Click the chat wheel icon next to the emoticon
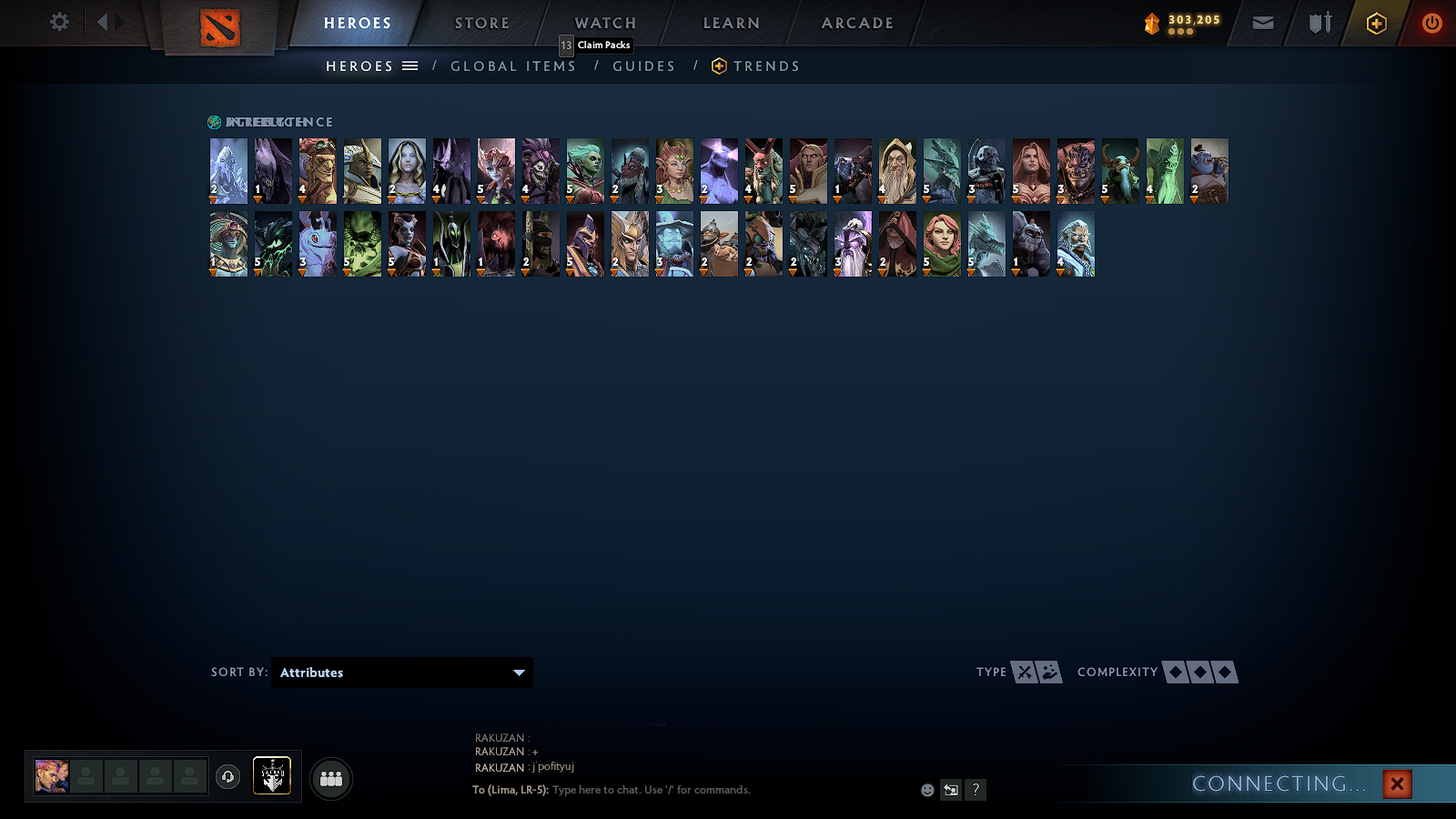The width and height of the screenshot is (1456, 819). click(x=951, y=790)
